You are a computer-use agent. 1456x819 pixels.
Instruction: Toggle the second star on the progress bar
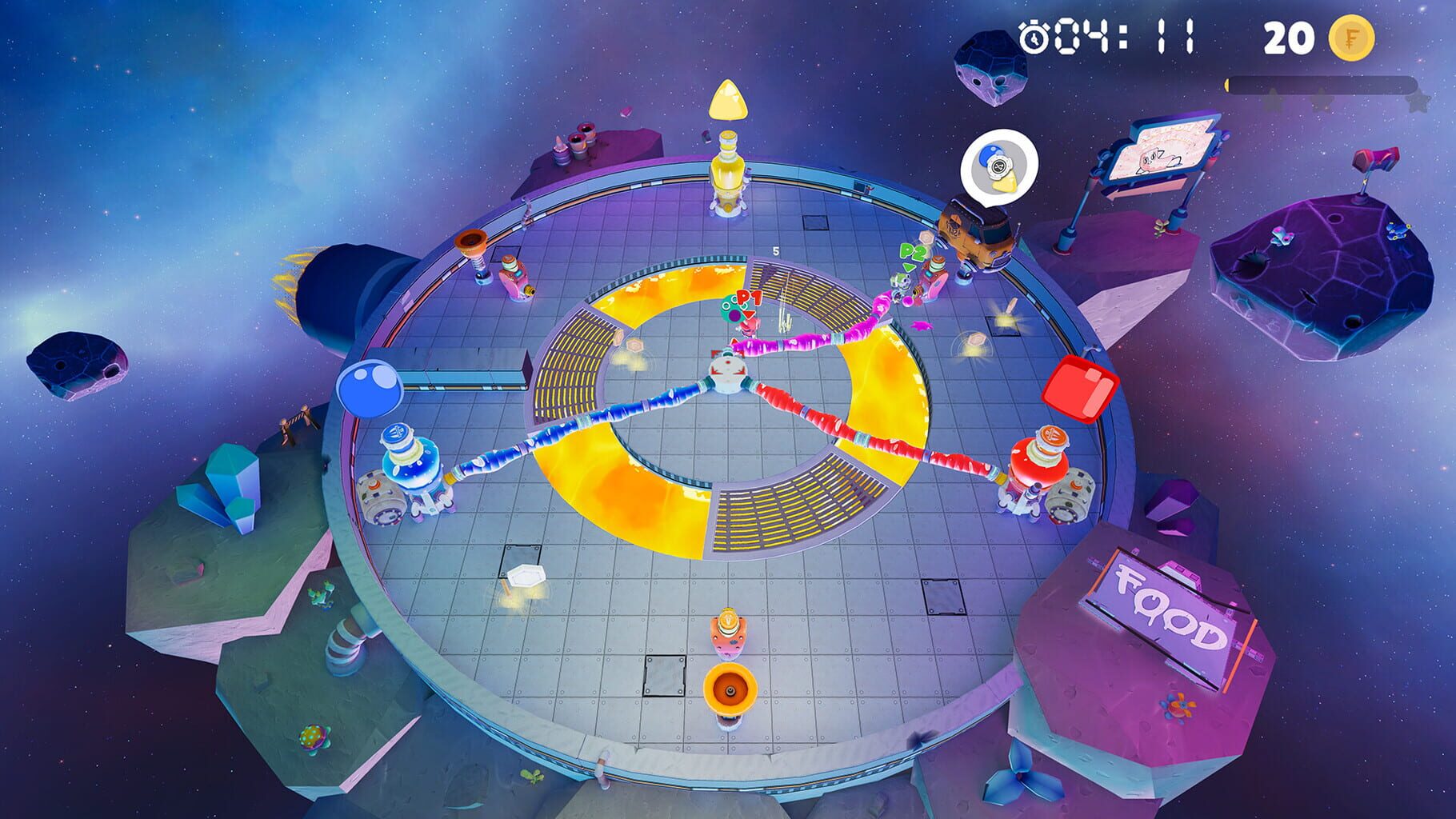[1322, 102]
